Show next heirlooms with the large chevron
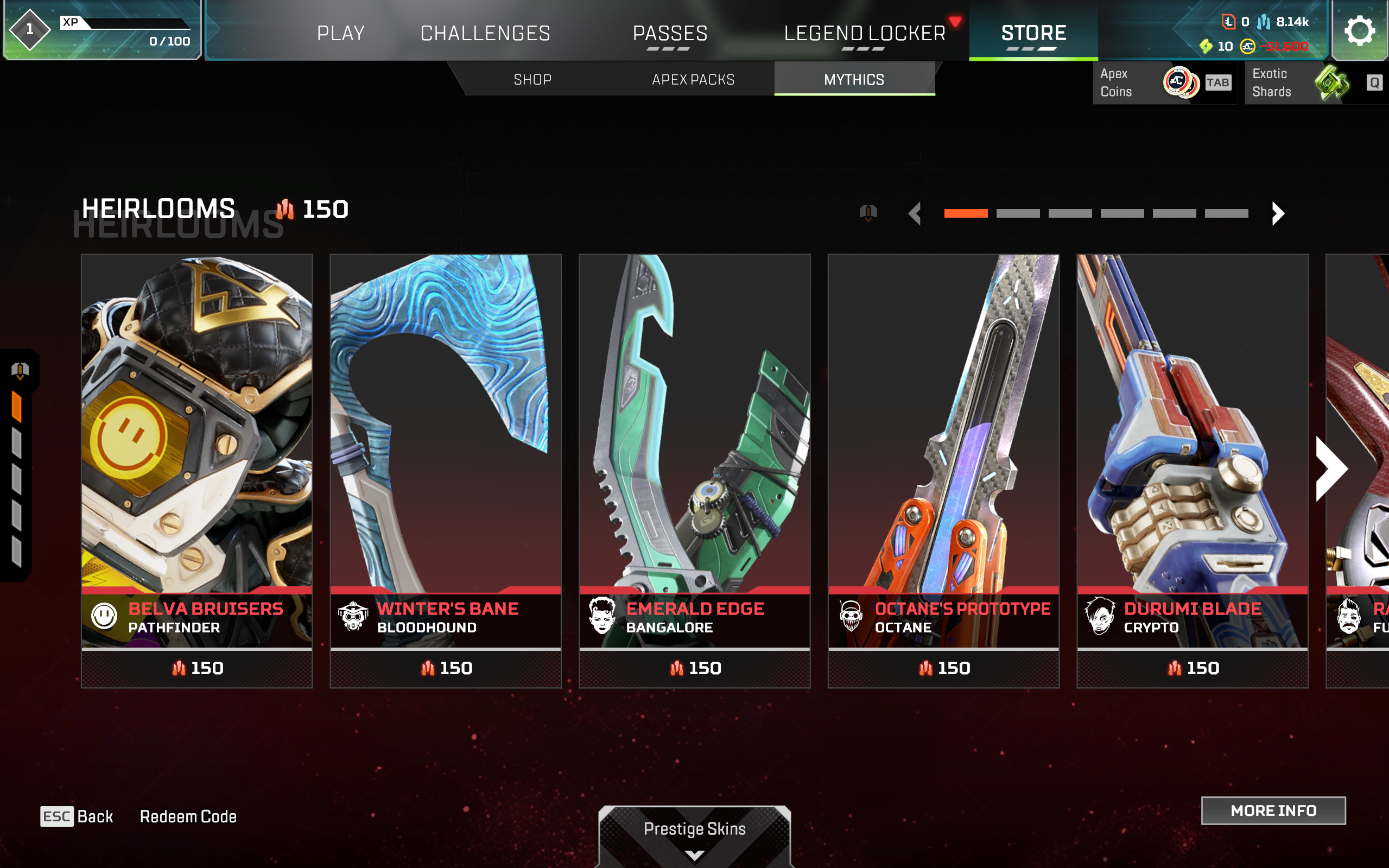 pyautogui.click(x=1331, y=468)
